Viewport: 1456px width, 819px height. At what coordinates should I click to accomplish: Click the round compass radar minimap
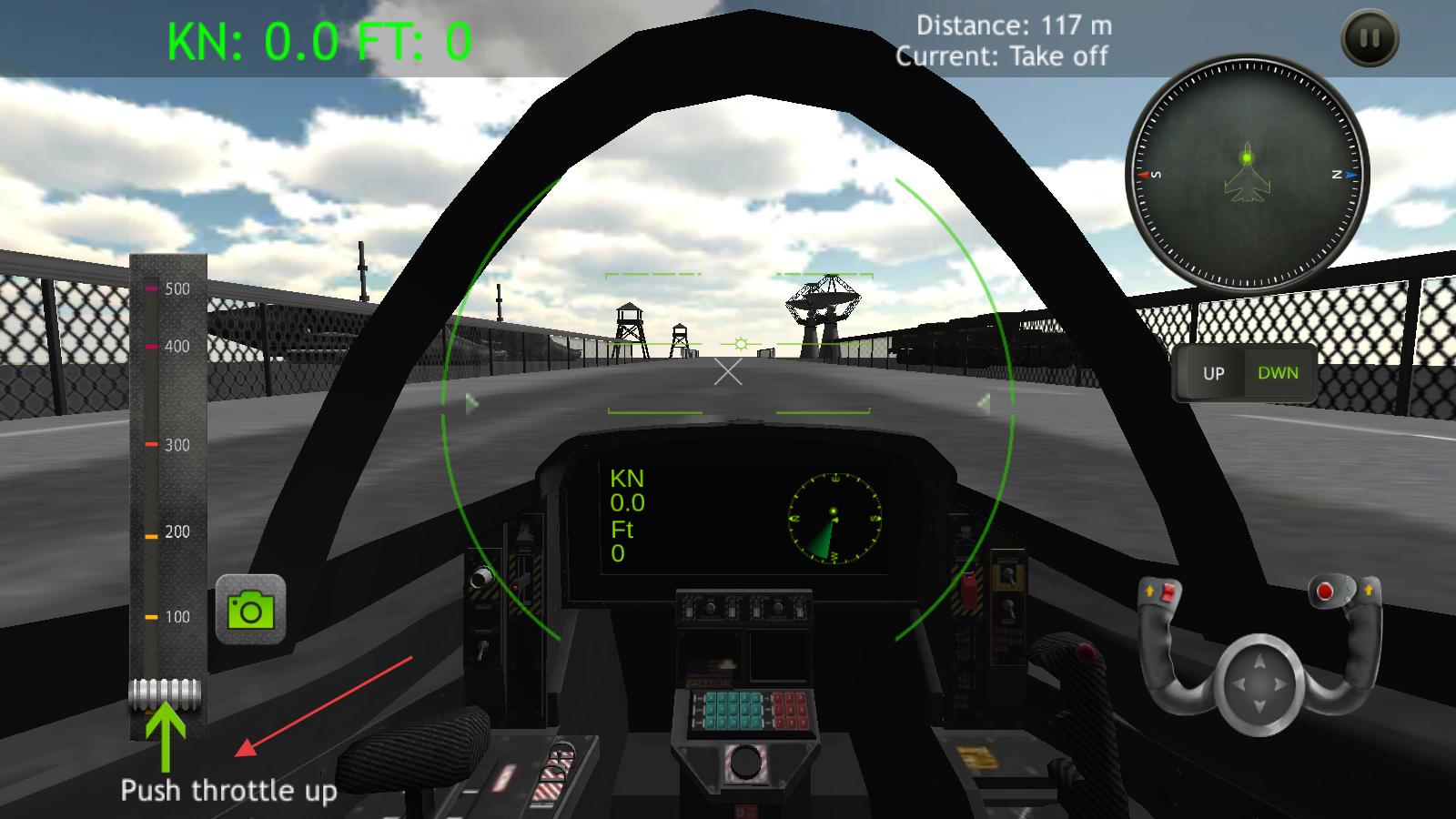coord(1247,173)
